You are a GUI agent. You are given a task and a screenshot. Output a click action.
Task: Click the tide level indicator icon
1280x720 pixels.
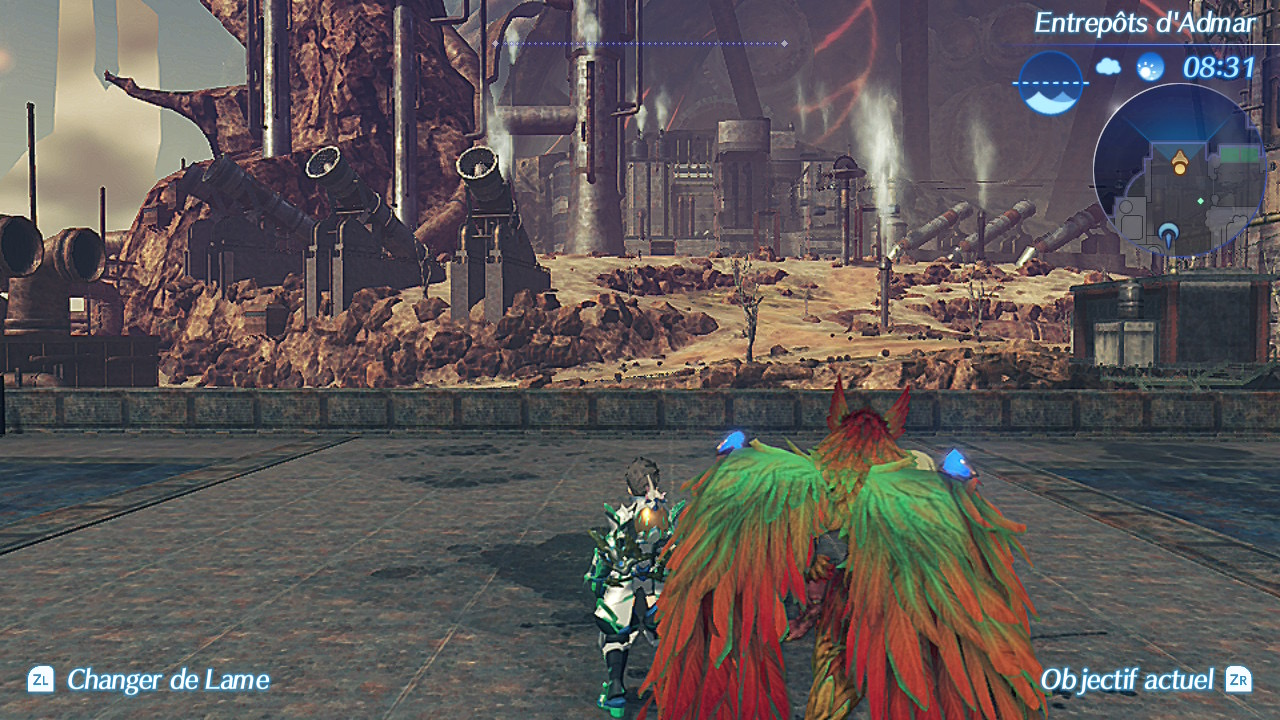[x=1051, y=83]
